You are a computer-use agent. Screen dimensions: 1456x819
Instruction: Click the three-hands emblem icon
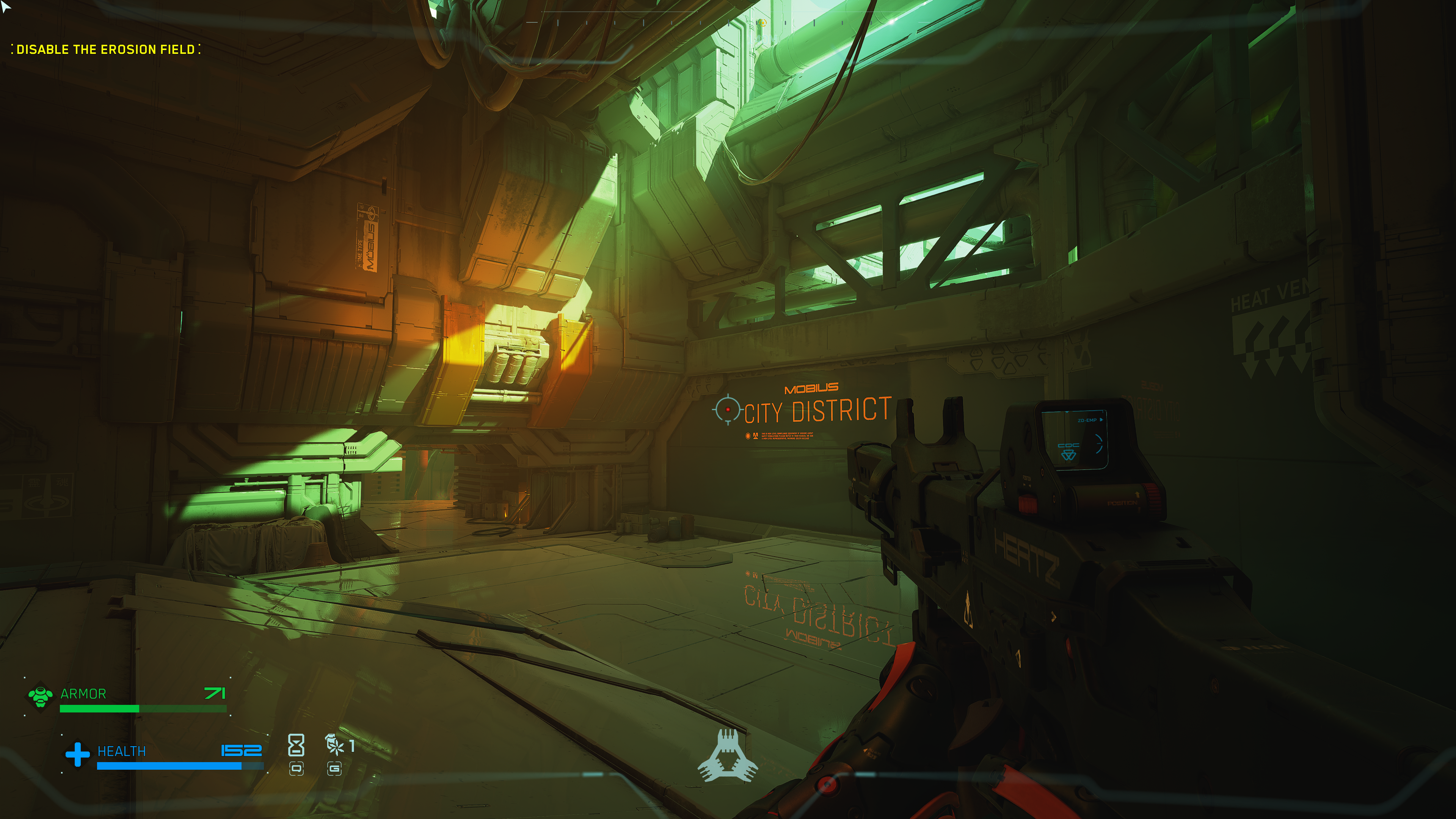tap(728, 756)
